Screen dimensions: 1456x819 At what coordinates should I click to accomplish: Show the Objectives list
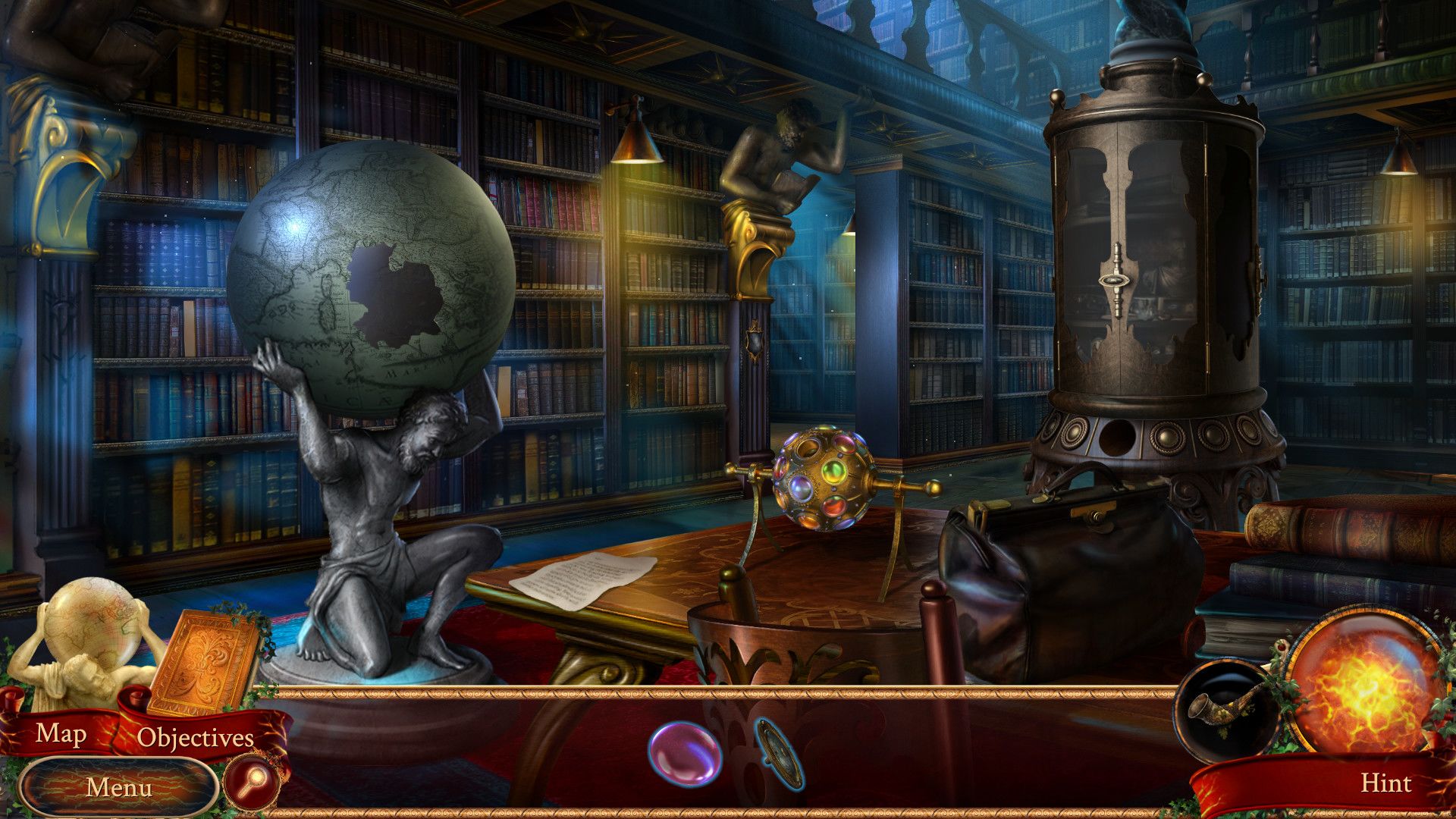[195, 737]
